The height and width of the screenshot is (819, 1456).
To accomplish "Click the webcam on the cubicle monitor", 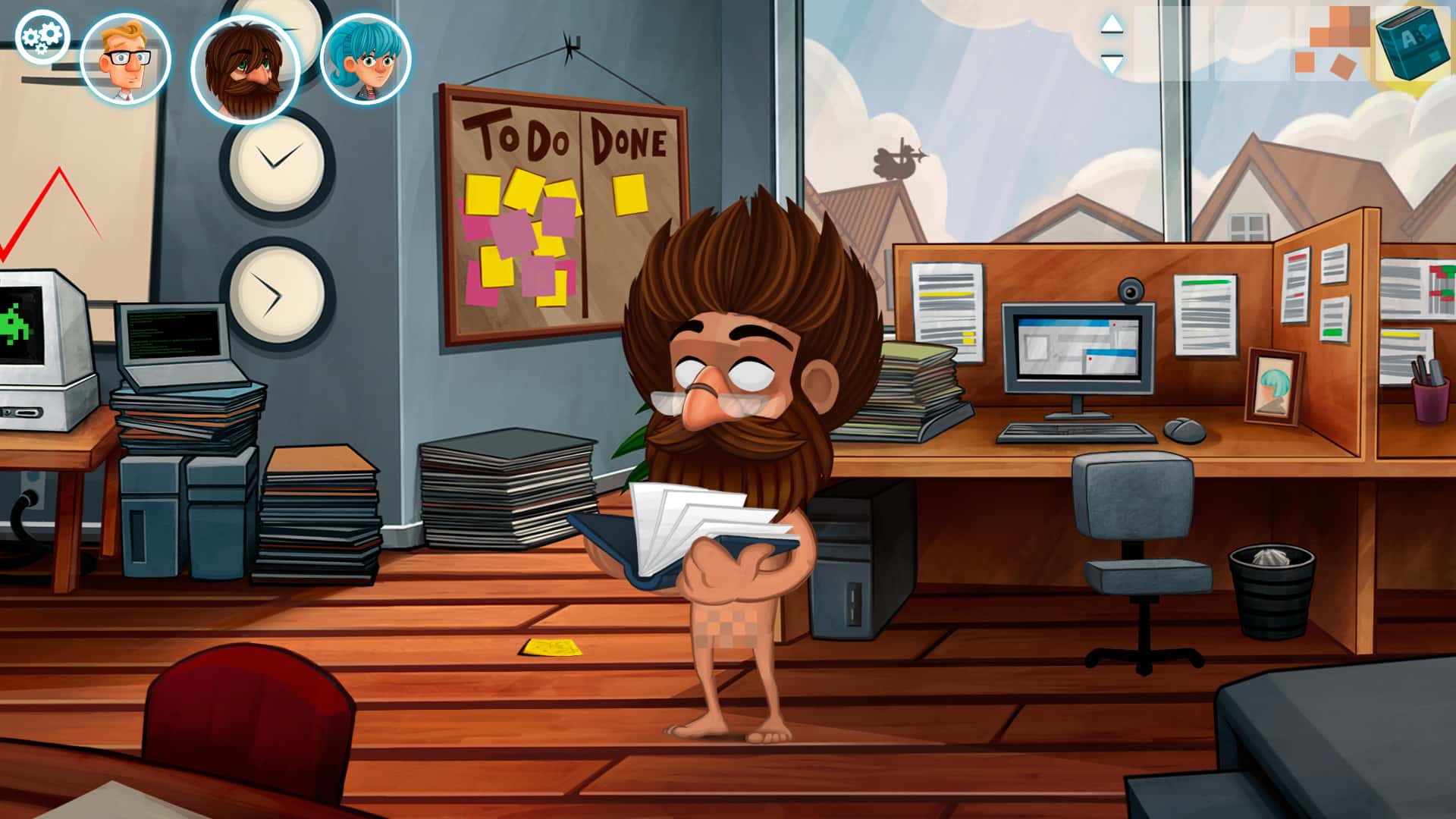I will tap(1133, 289).
